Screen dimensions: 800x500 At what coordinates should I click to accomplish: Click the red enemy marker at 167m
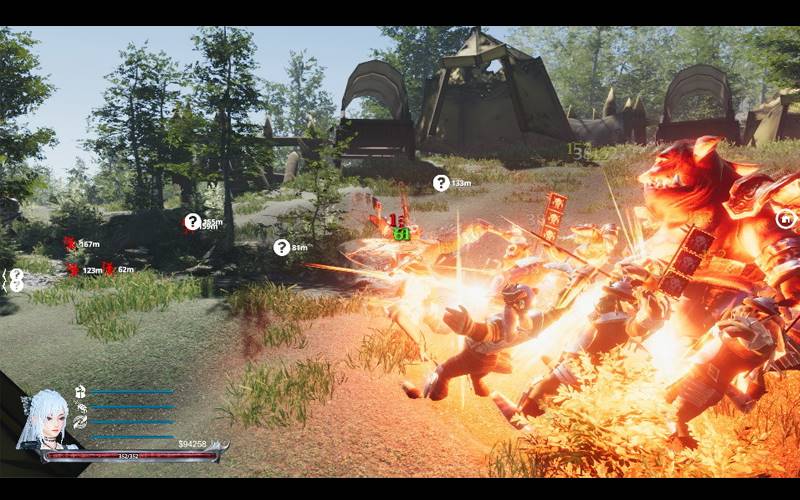[x=70, y=243]
